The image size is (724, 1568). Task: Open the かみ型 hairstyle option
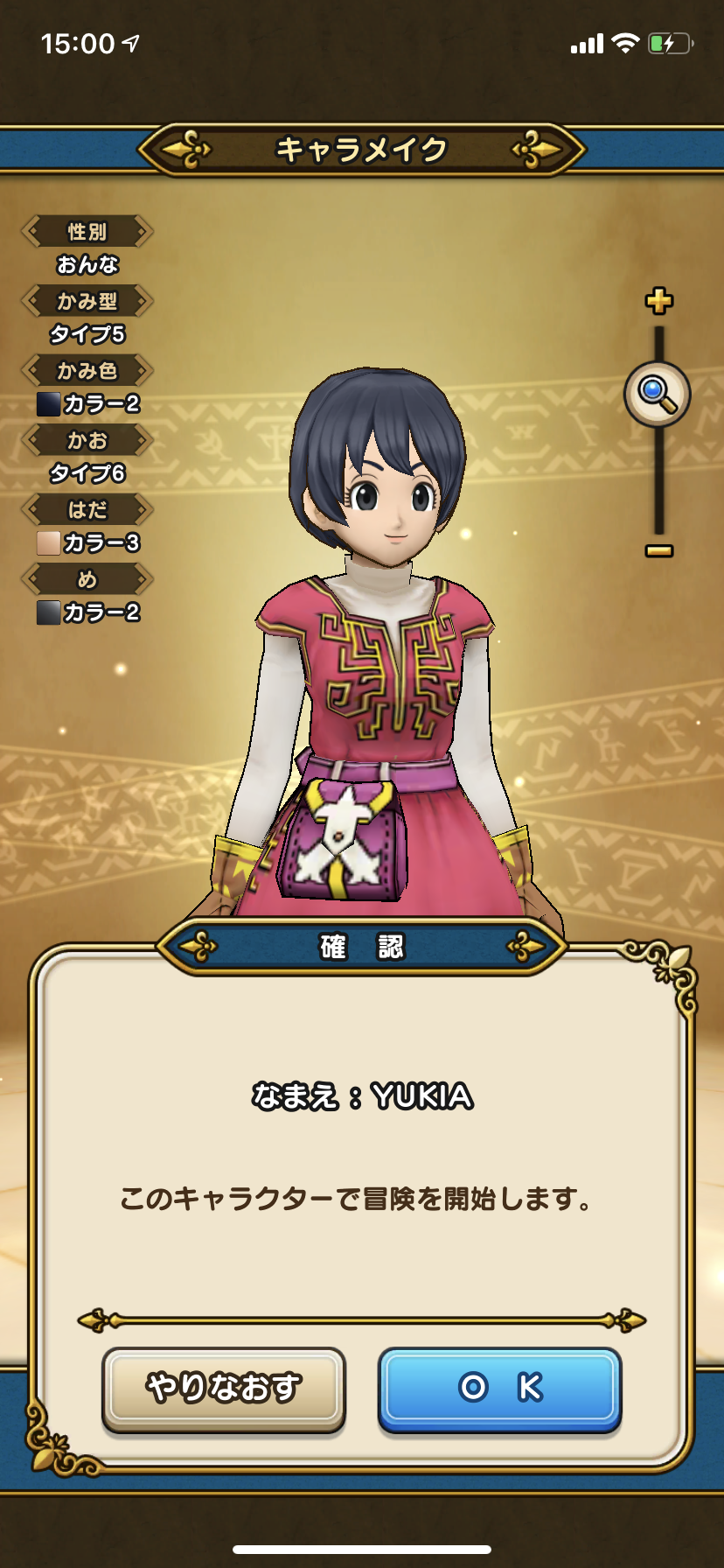87,302
